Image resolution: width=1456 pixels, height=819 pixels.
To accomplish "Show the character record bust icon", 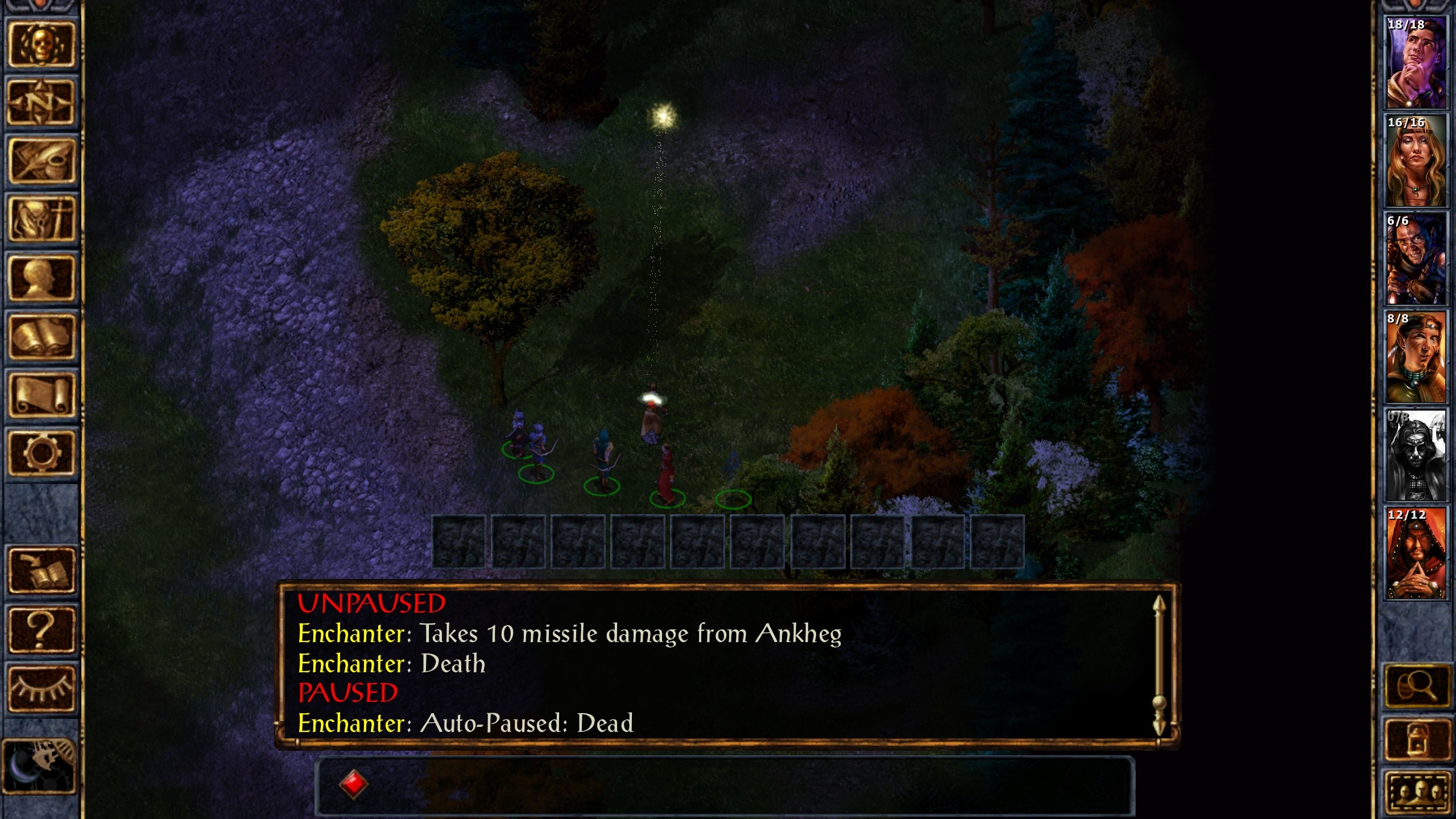I will pyautogui.click(x=41, y=278).
